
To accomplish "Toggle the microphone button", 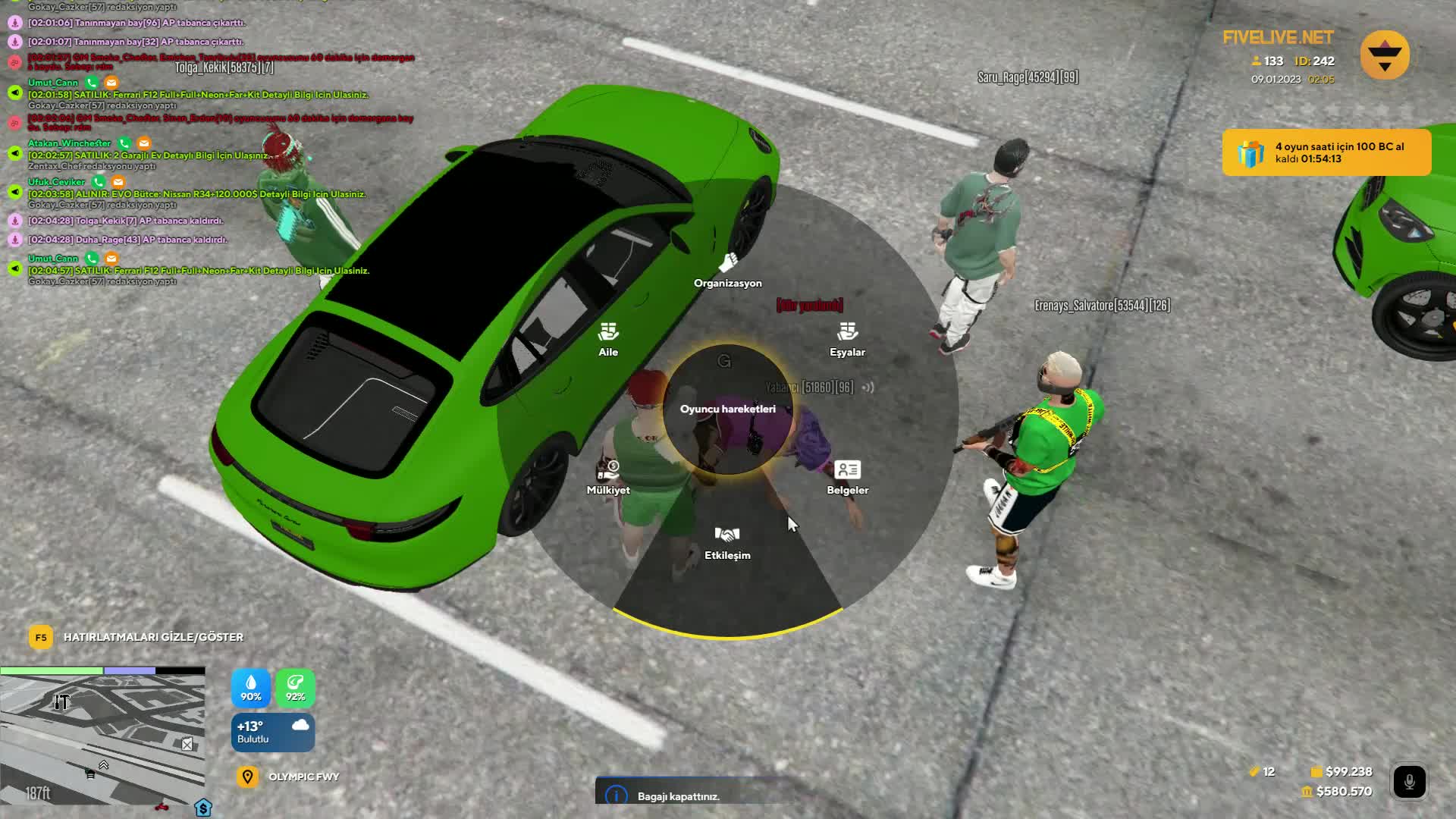I will (x=1409, y=781).
